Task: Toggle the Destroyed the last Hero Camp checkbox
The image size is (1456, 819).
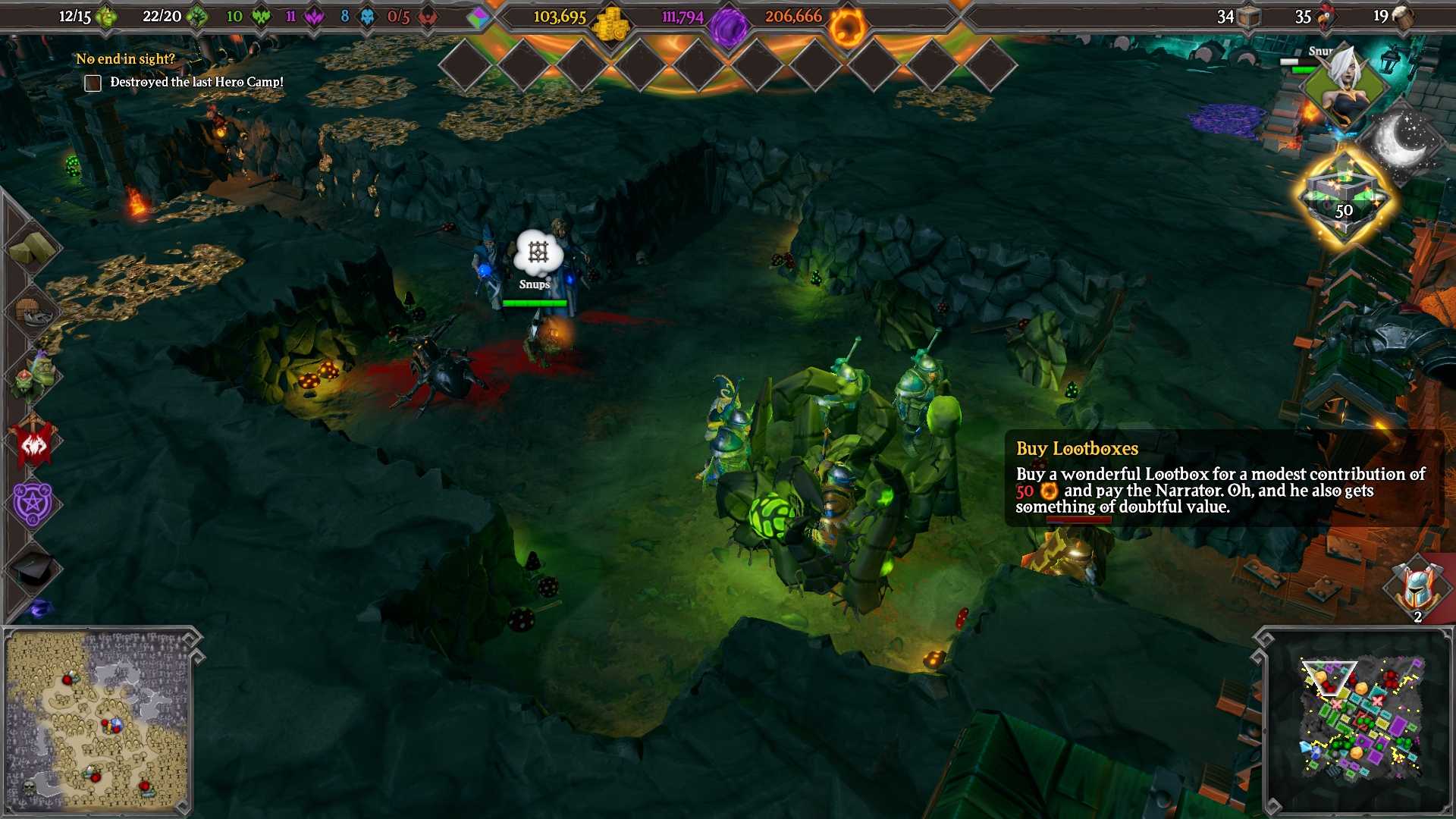Action: point(93,83)
